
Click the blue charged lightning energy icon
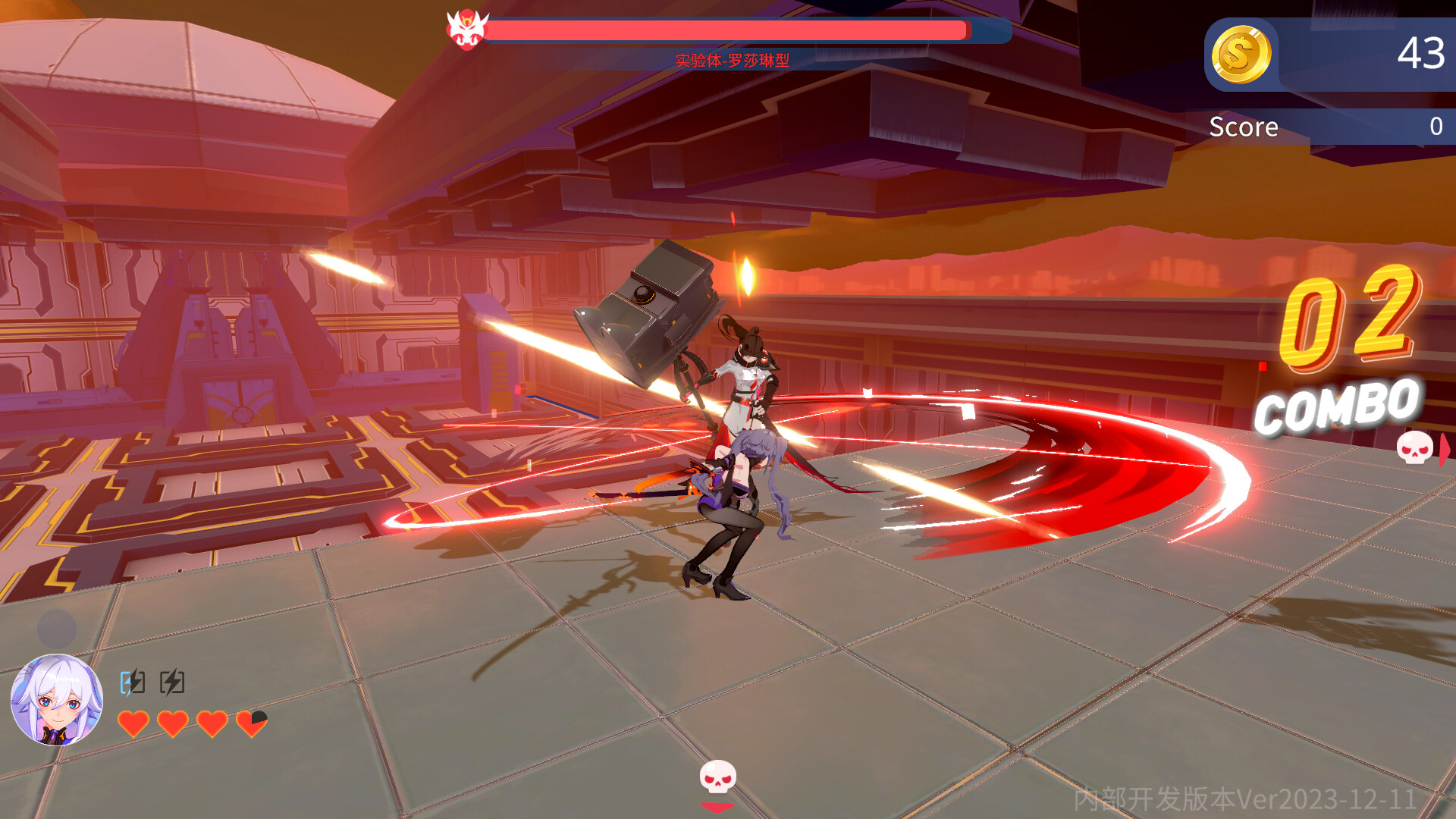tap(130, 682)
